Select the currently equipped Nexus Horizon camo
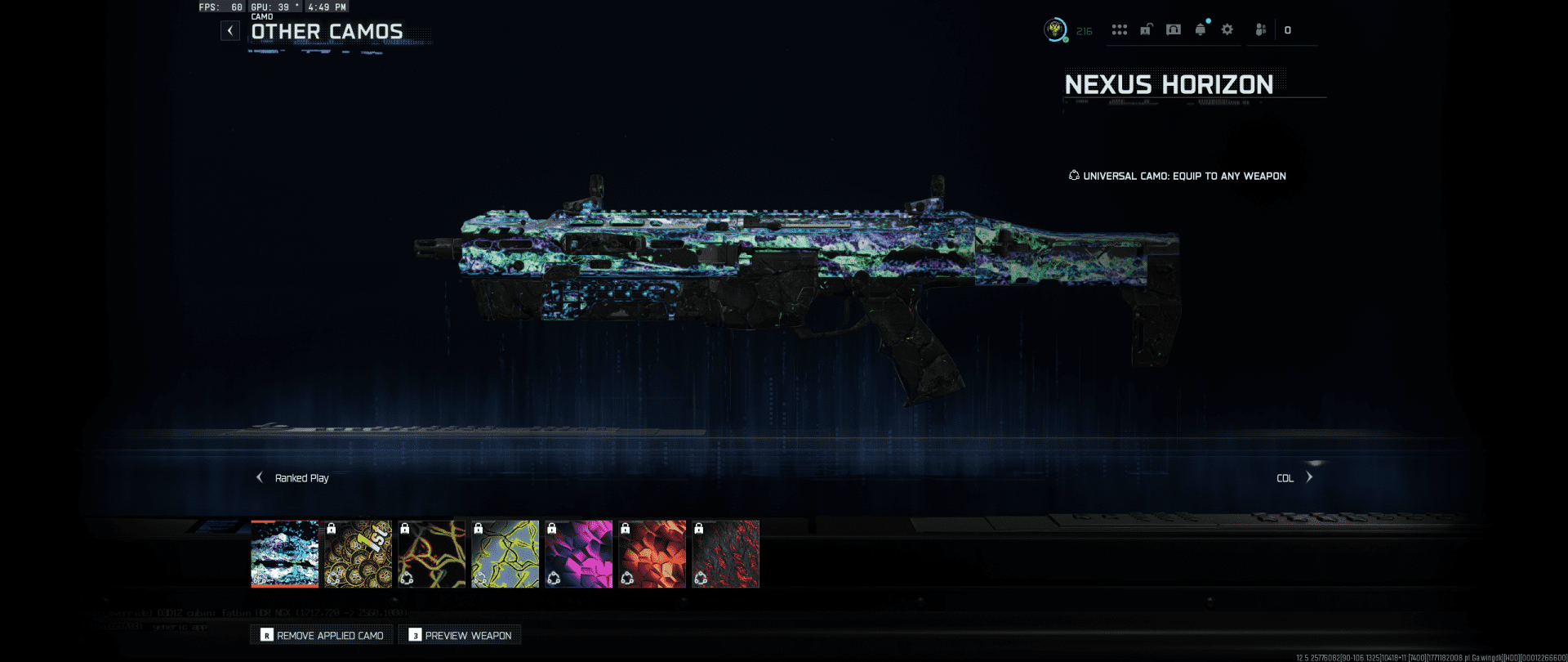The height and width of the screenshot is (662, 1568). (285, 553)
